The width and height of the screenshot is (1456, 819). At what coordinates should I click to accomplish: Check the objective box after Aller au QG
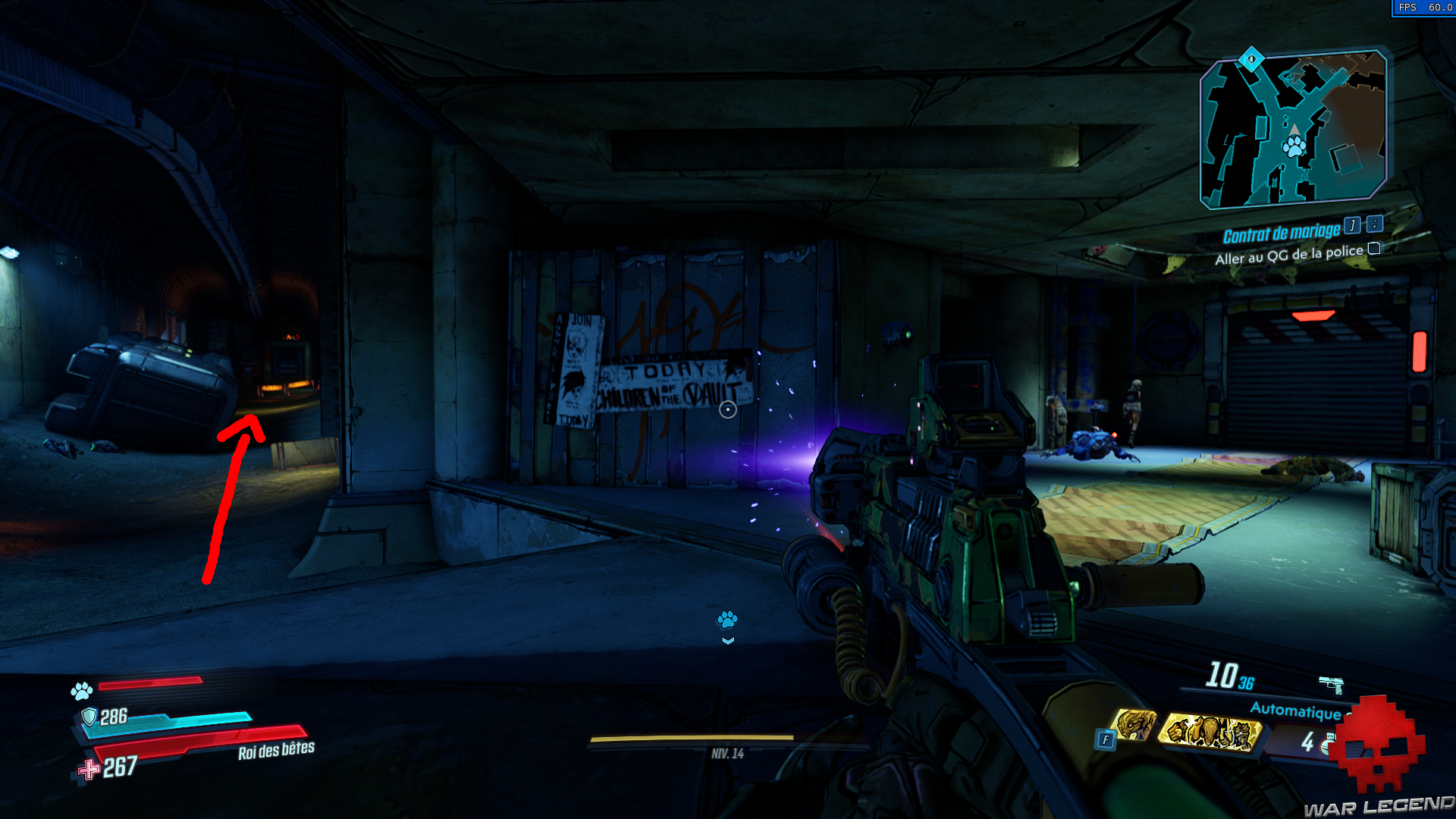[x=1373, y=249]
